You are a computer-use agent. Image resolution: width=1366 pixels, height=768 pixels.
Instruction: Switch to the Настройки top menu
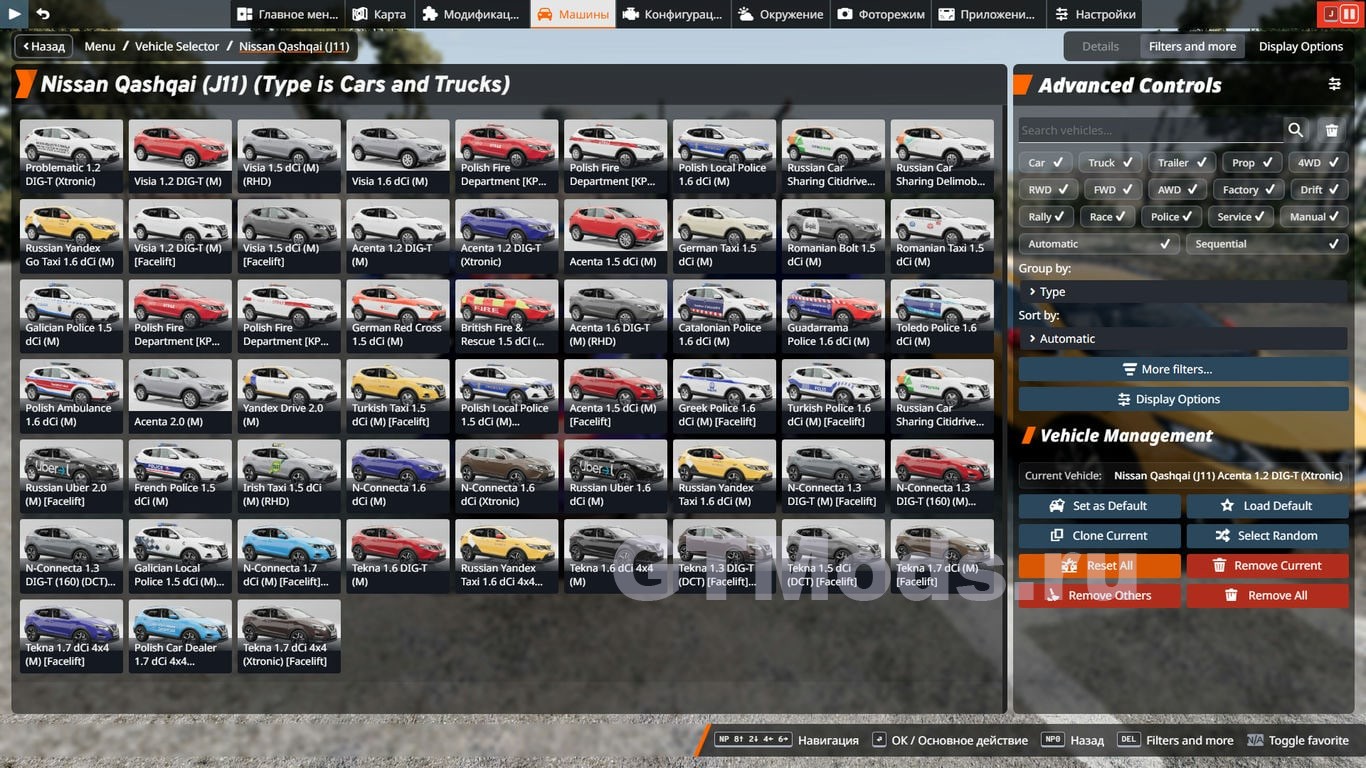click(1094, 14)
